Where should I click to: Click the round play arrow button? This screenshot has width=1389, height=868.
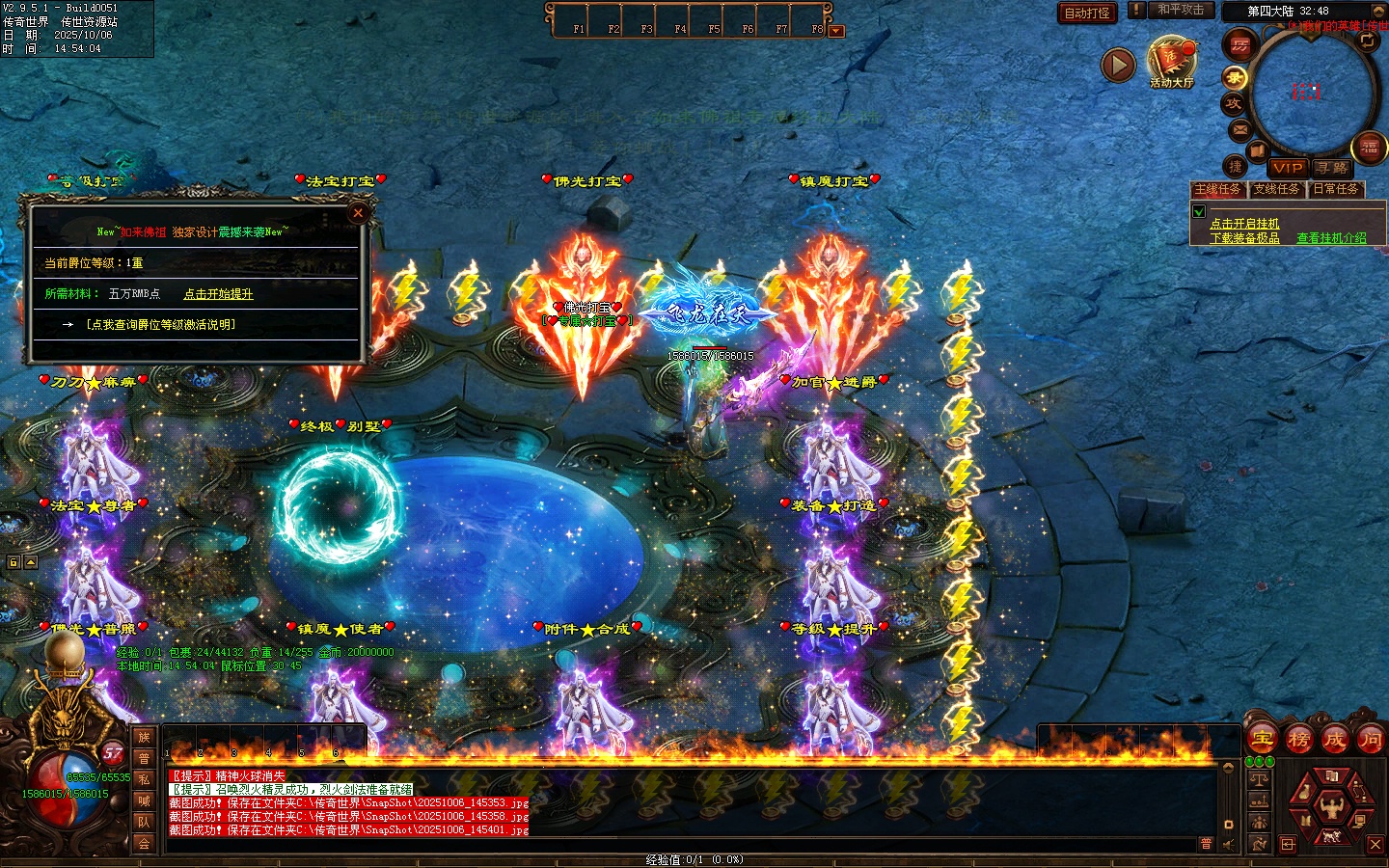pyautogui.click(x=1118, y=66)
